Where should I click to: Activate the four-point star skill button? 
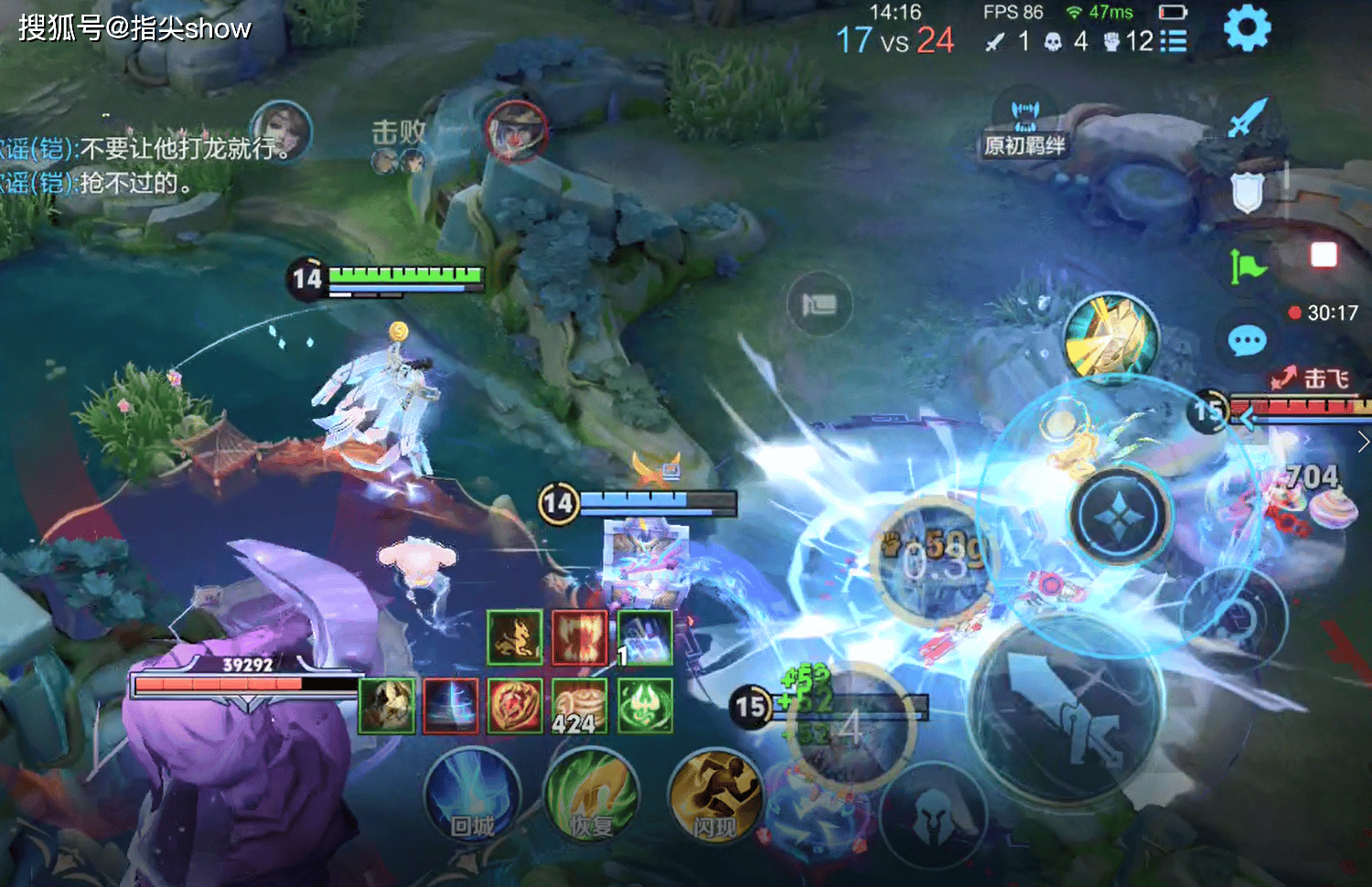point(1120,515)
